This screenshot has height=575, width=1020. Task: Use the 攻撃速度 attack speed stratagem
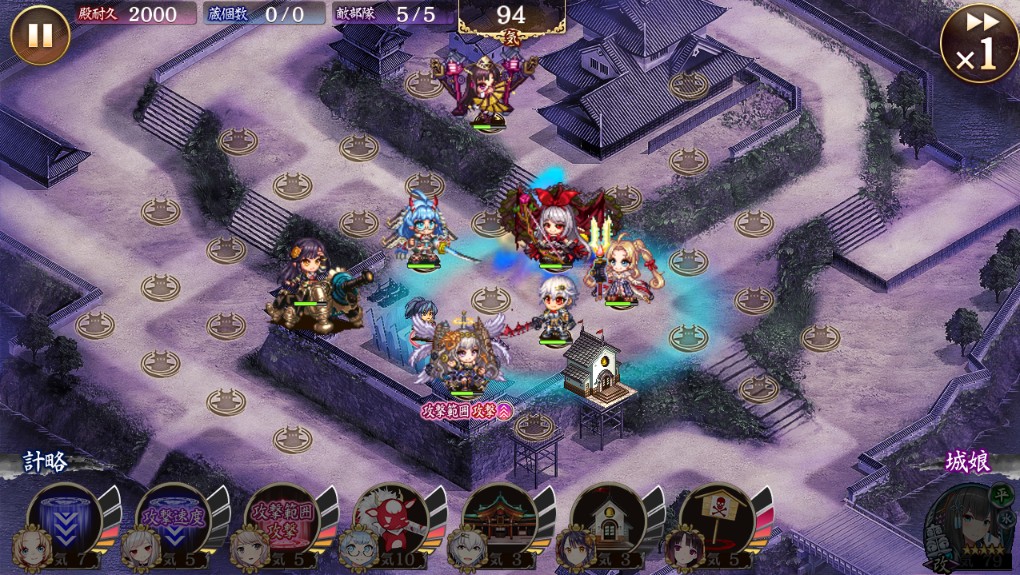[172, 520]
